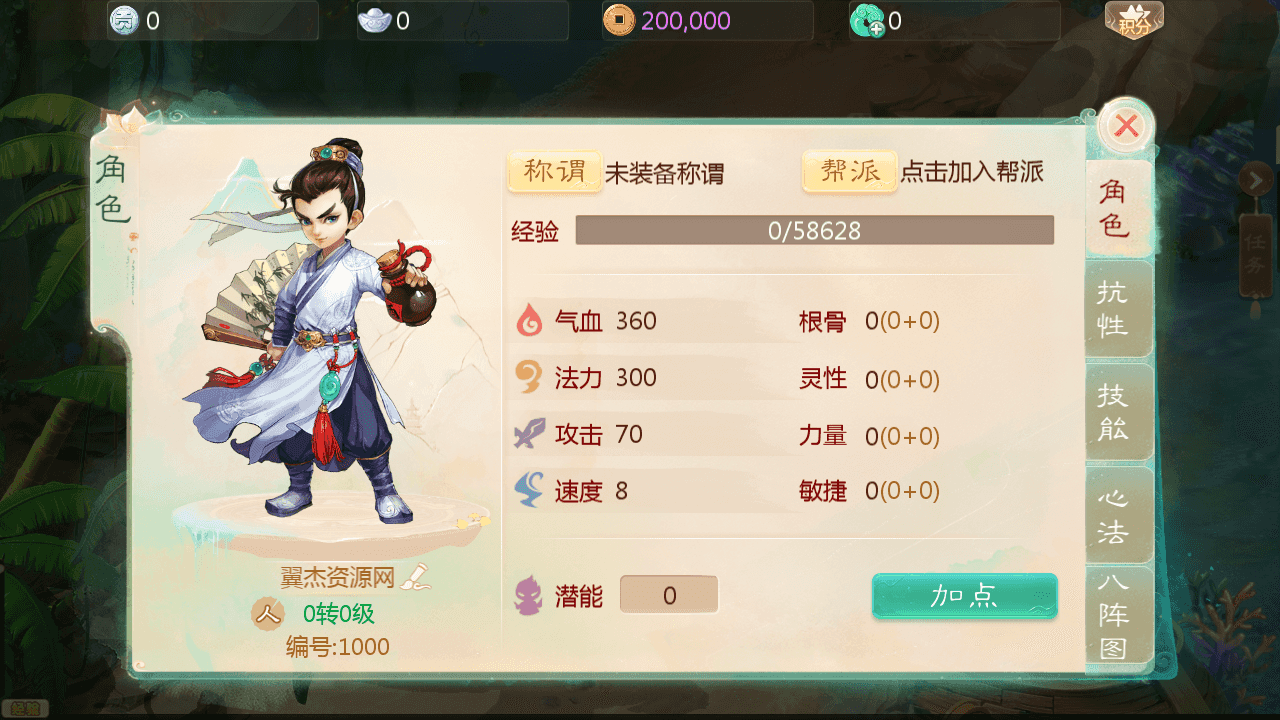Close the character panel
Image resolution: width=1280 pixels, height=720 pixels.
(x=1126, y=126)
